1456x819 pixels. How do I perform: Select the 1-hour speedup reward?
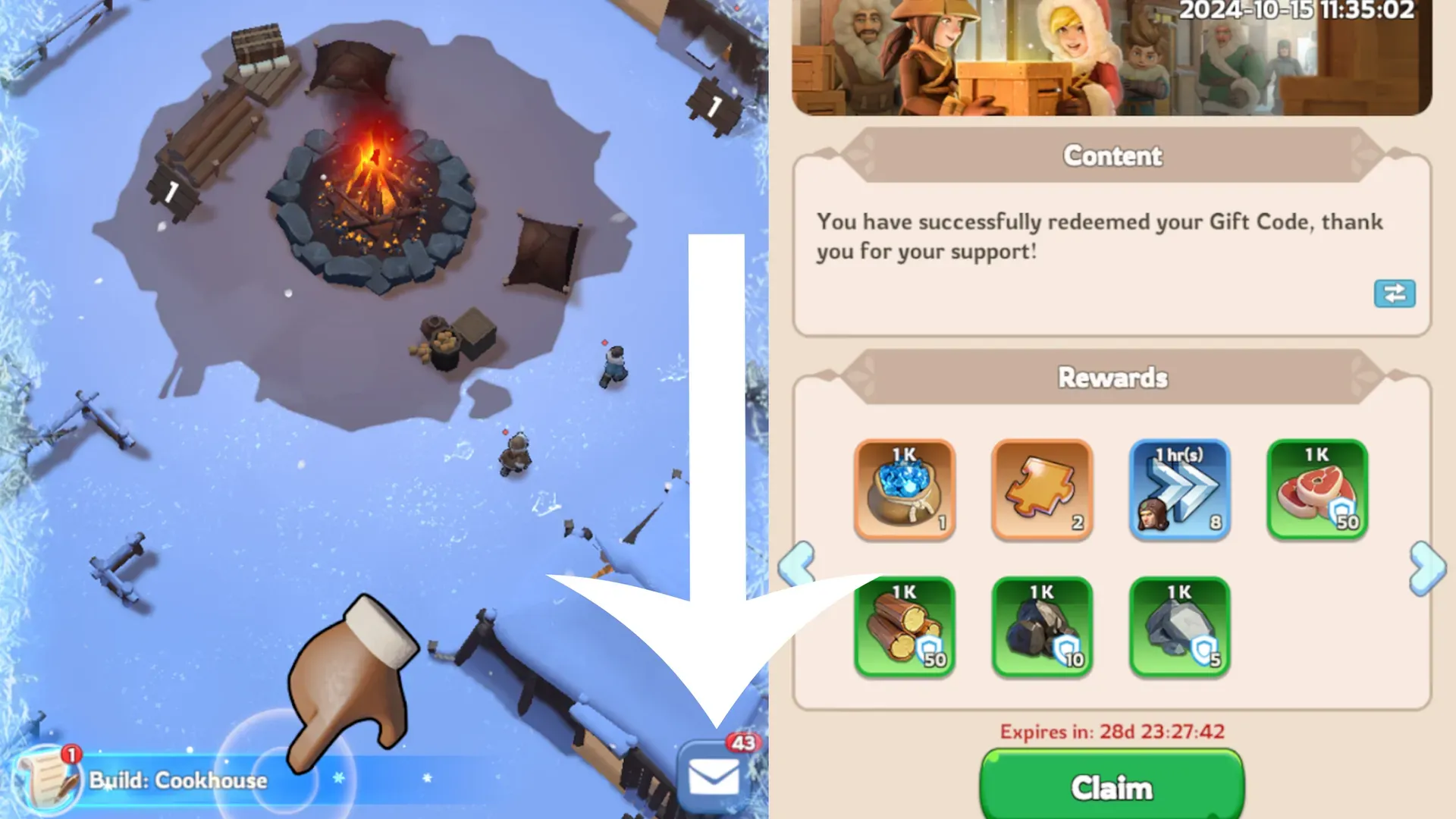[x=1179, y=489]
